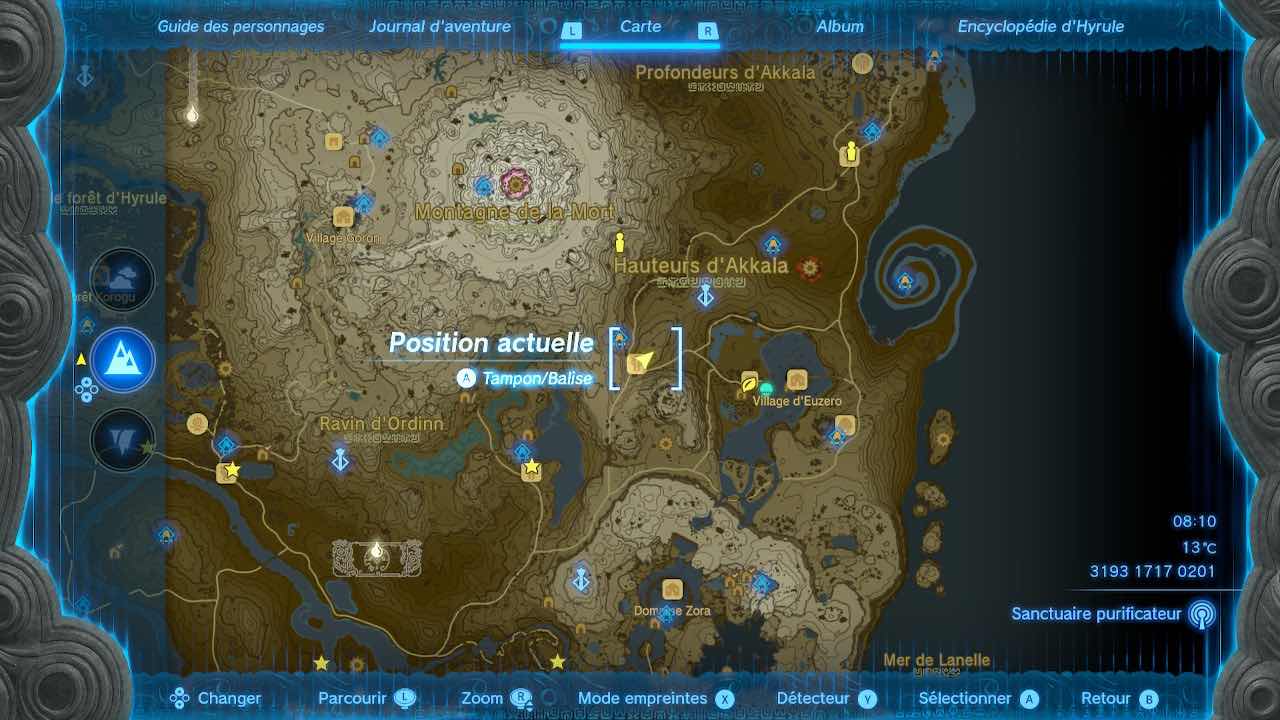The width and height of the screenshot is (1280, 720).
Task: Select the sky layer map button
Action: click(123, 281)
